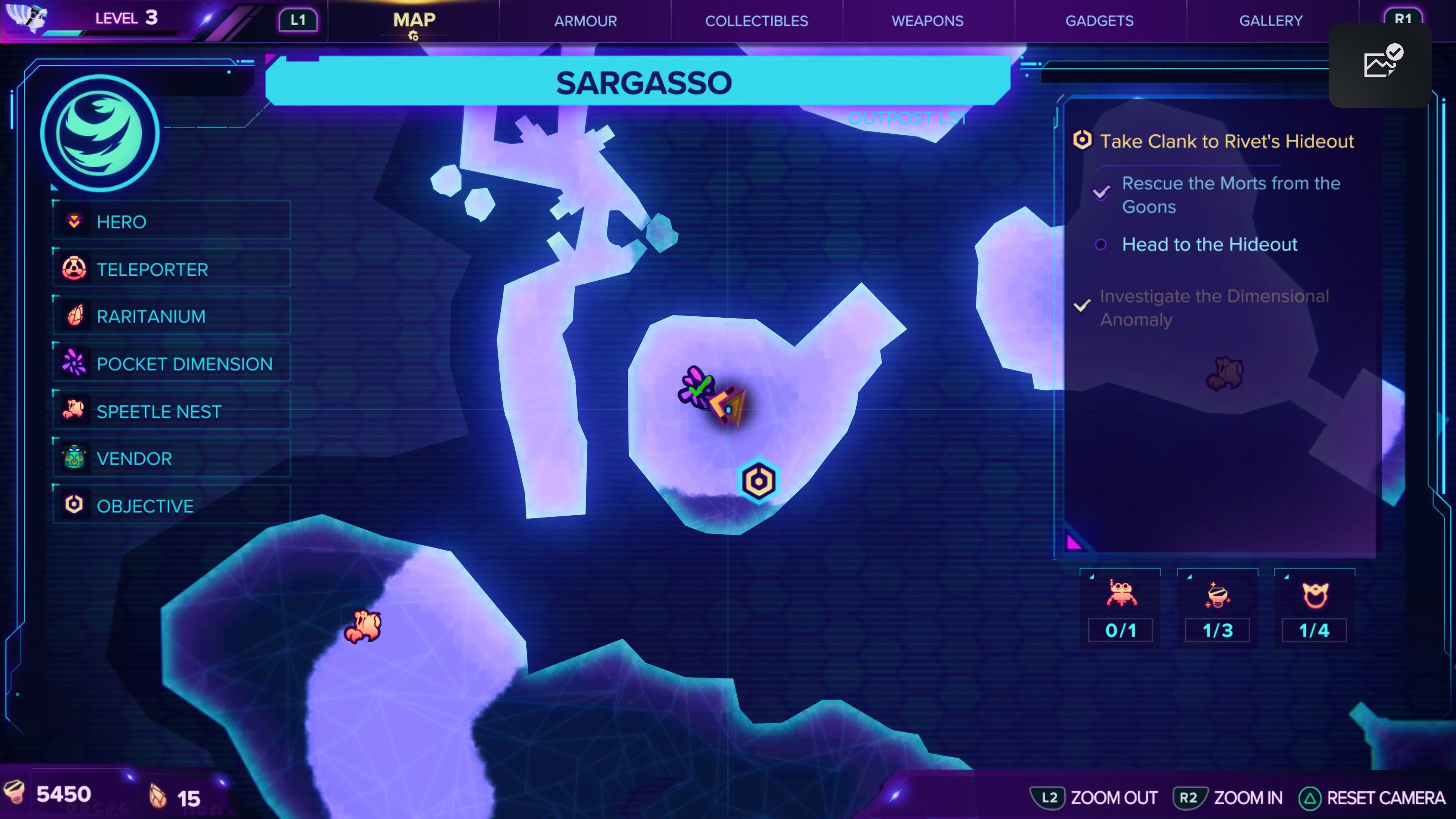1456x819 pixels.
Task: Select the Head to the Hideout radio marker
Action: 1100,245
